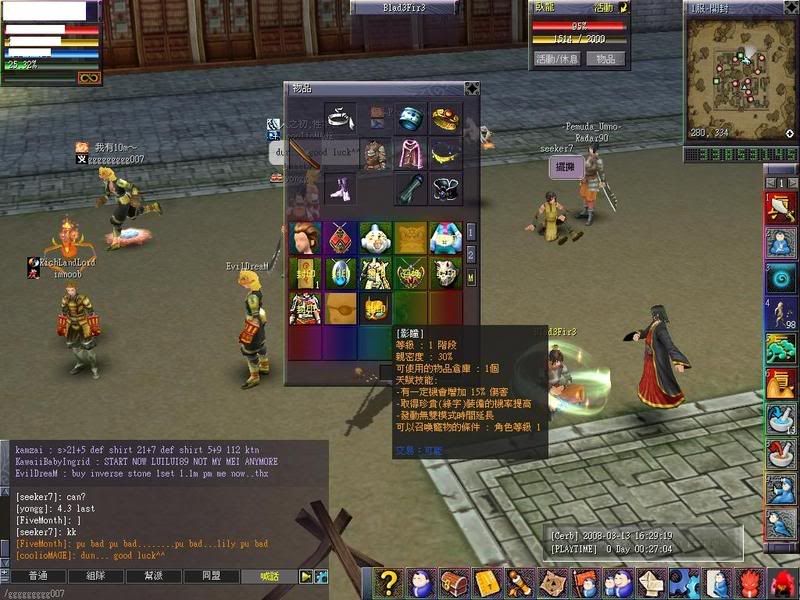Screen dimensions: 800x600
Task: Switch to inventory page M
Action: (x=471, y=277)
